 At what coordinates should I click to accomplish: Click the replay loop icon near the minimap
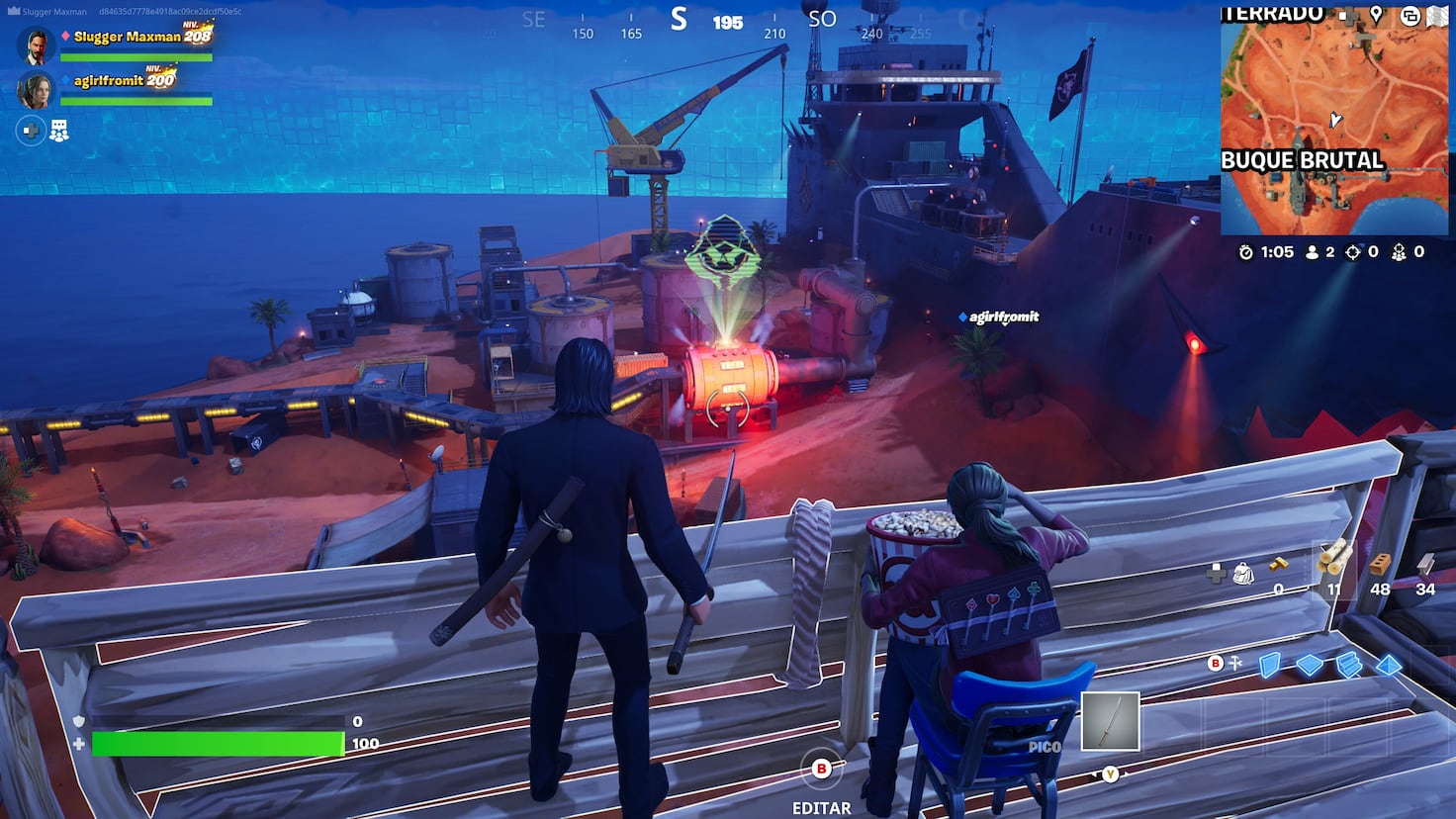point(1410,16)
